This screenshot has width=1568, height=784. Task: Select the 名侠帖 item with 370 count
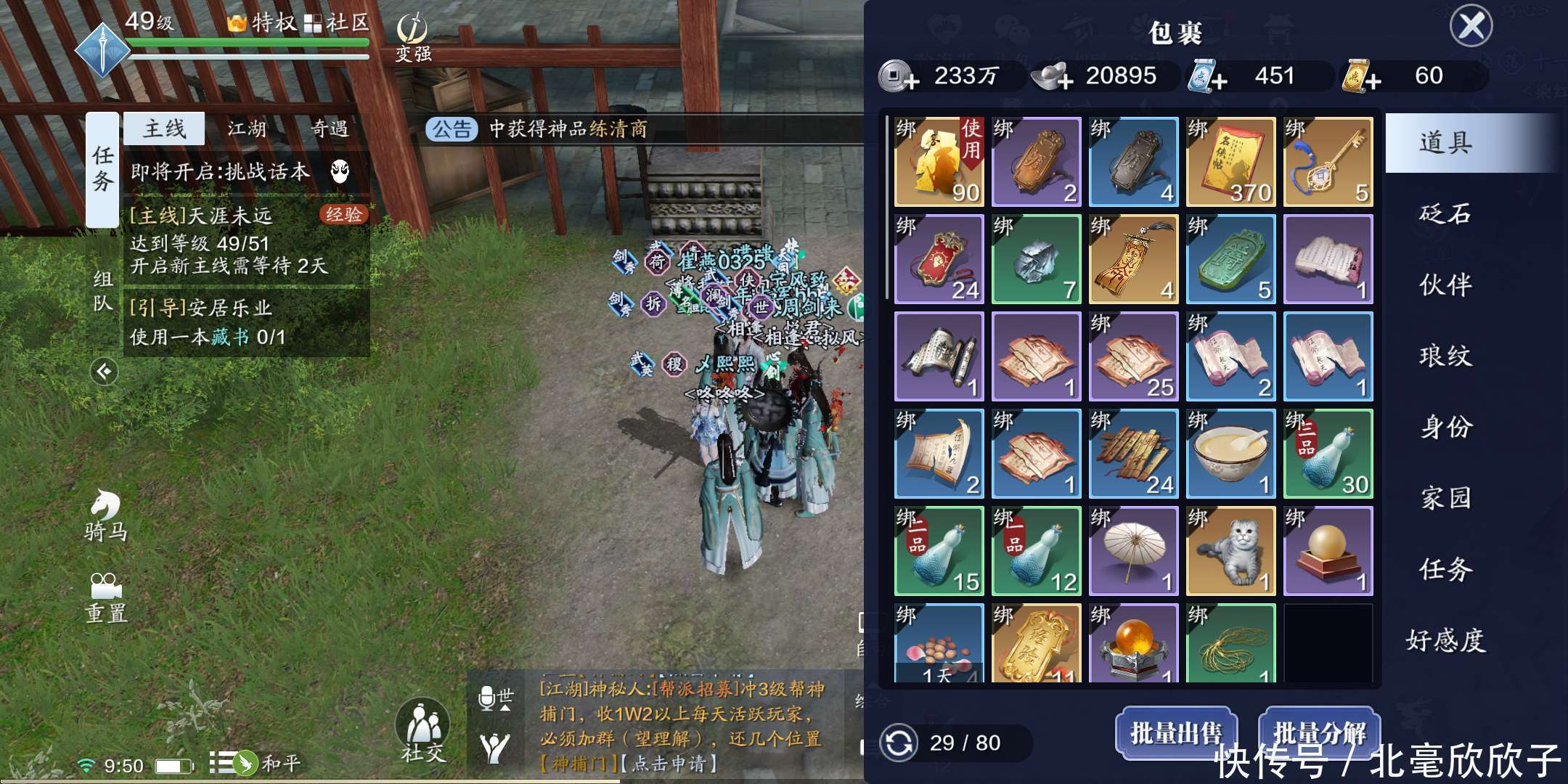tap(1230, 163)
